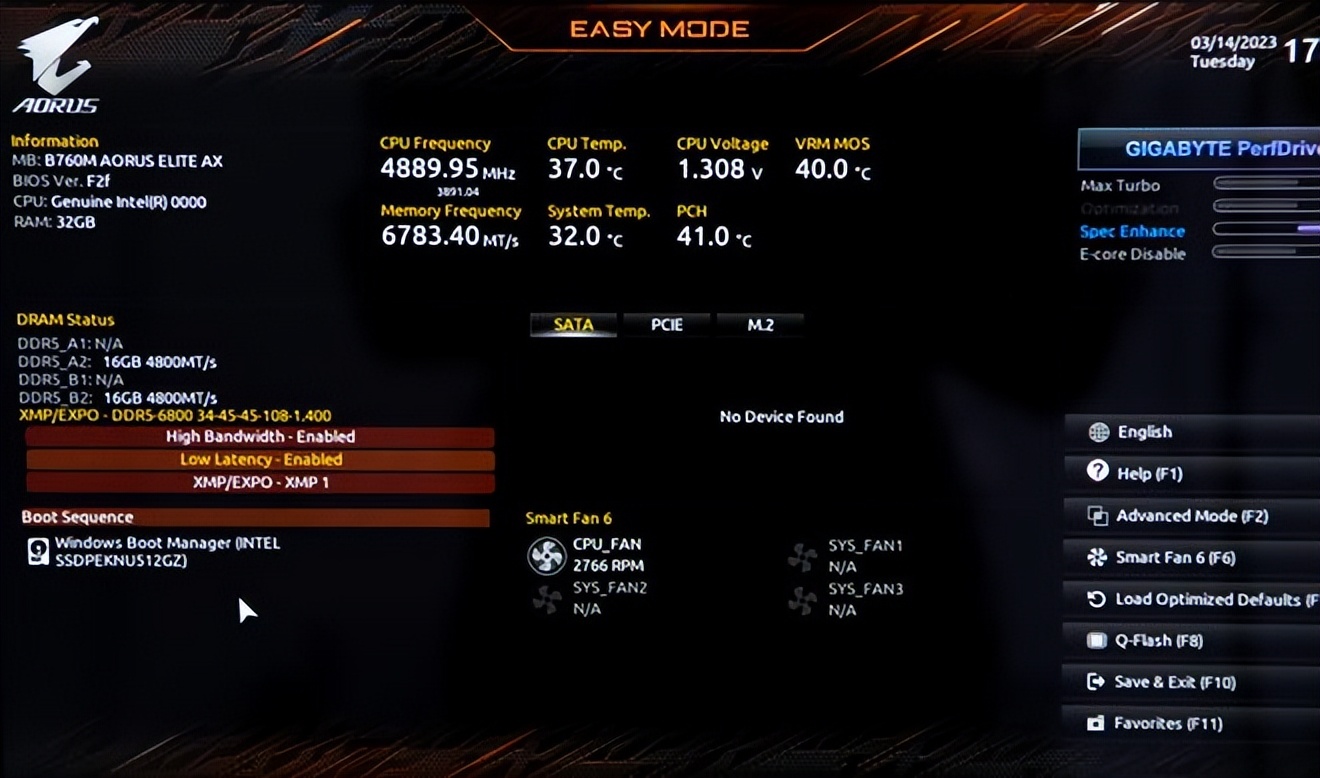
Task: Switch to the PCIE tab
Action: 666,324
